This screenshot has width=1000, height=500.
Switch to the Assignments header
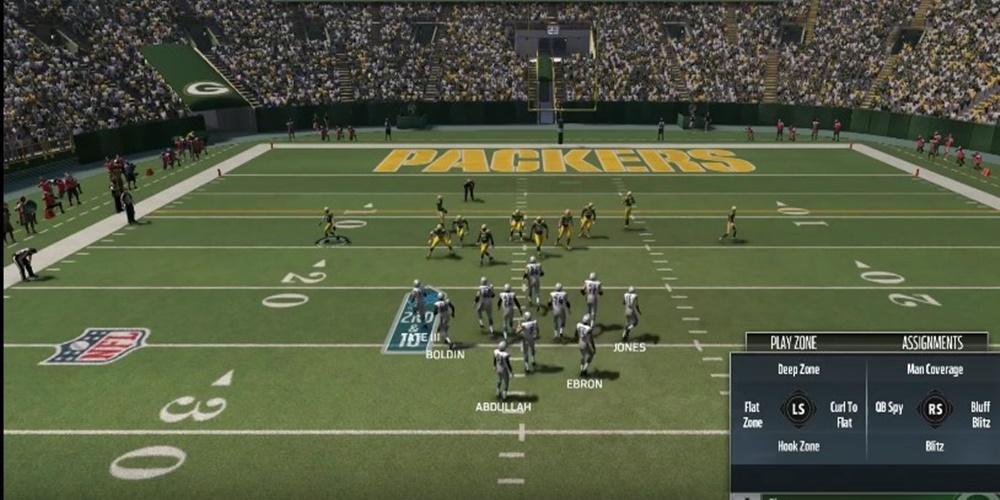point(932,342)
